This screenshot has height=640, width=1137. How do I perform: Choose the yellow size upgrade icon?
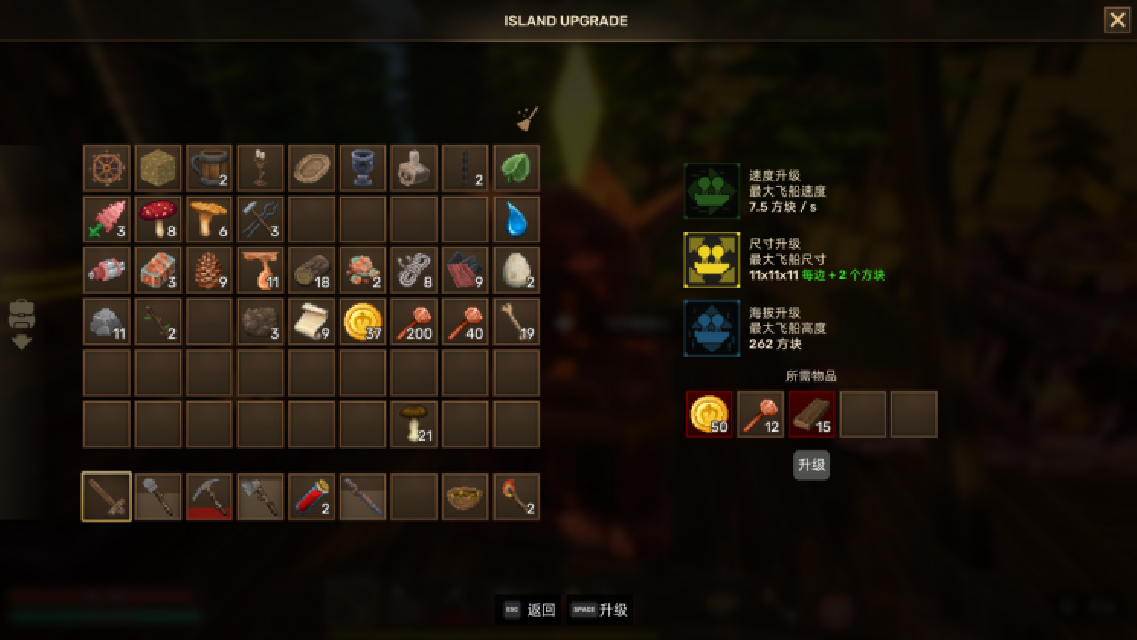711,260
